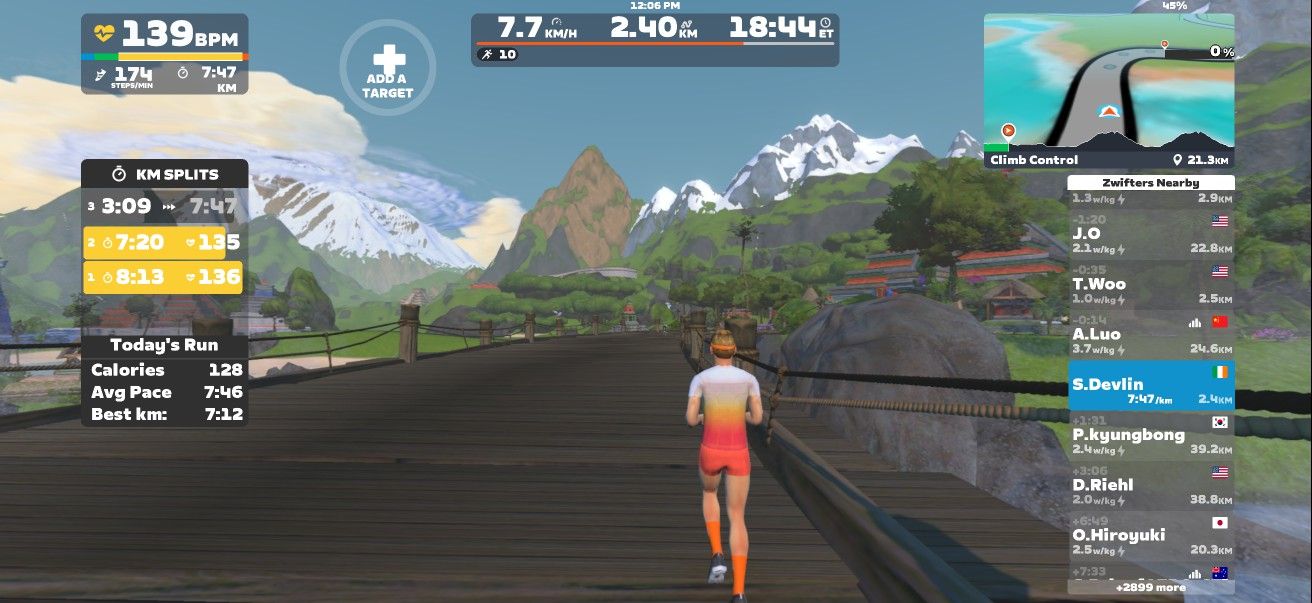Expand the +2899 more riders link
Viewport: 1312px width, 603px height.
coord(1150,588)
